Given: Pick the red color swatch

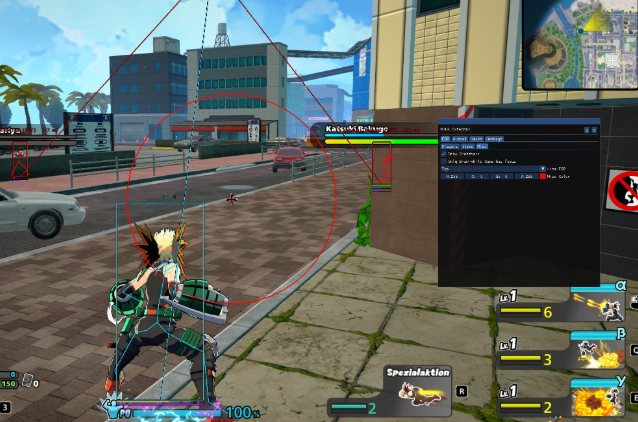Looking at the screenshot, I should (x=542, y=176).
